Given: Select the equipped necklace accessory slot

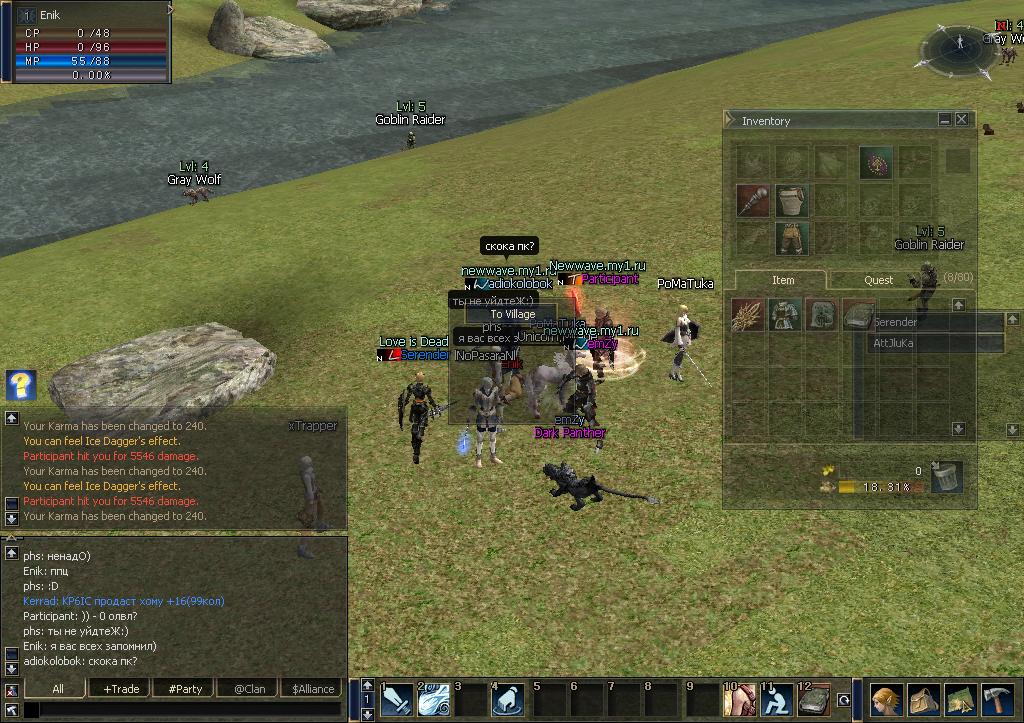Looking at the screenshot, I should coord(875,162).
